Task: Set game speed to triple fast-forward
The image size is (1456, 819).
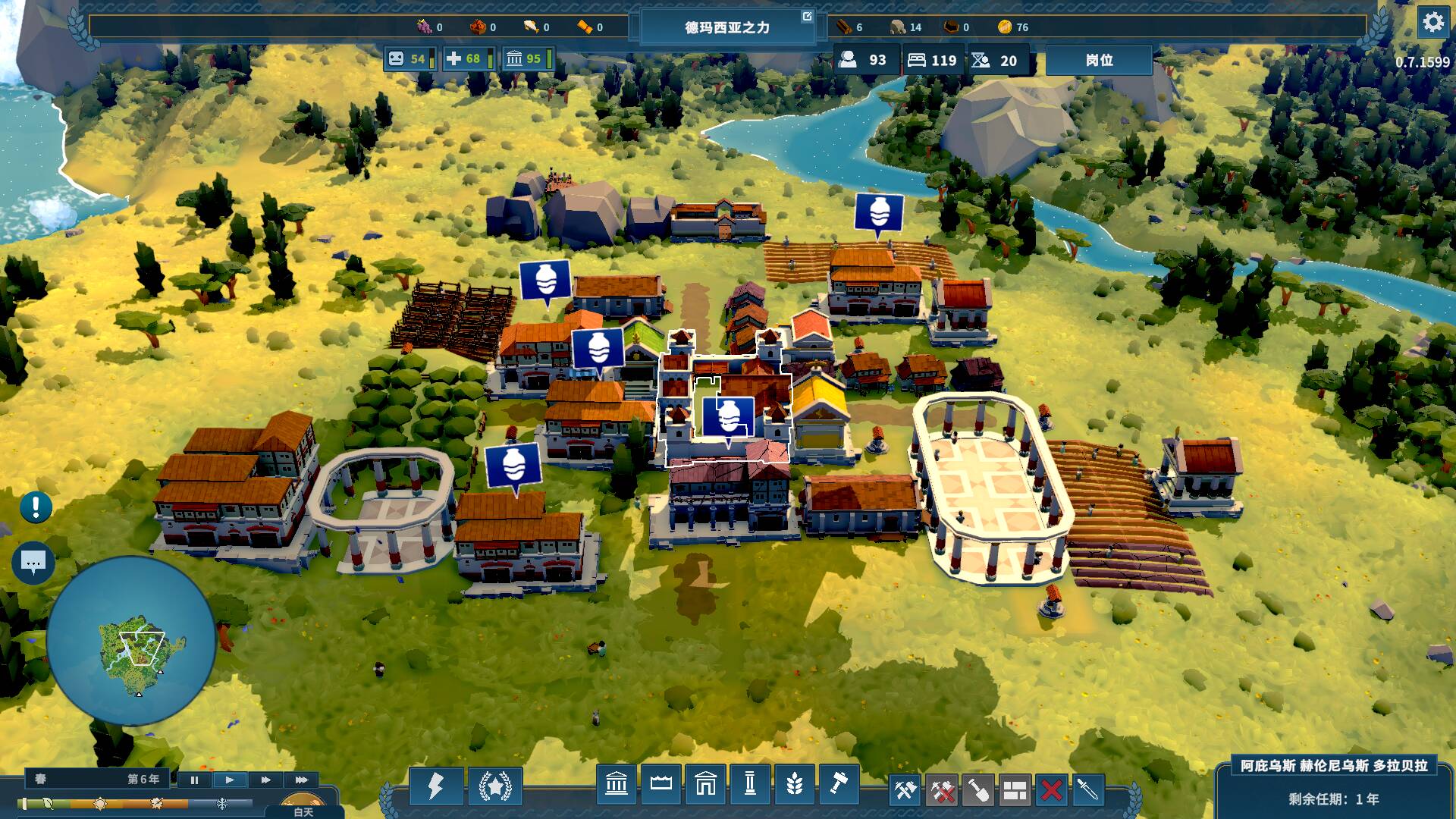Action: click(301, 780)
